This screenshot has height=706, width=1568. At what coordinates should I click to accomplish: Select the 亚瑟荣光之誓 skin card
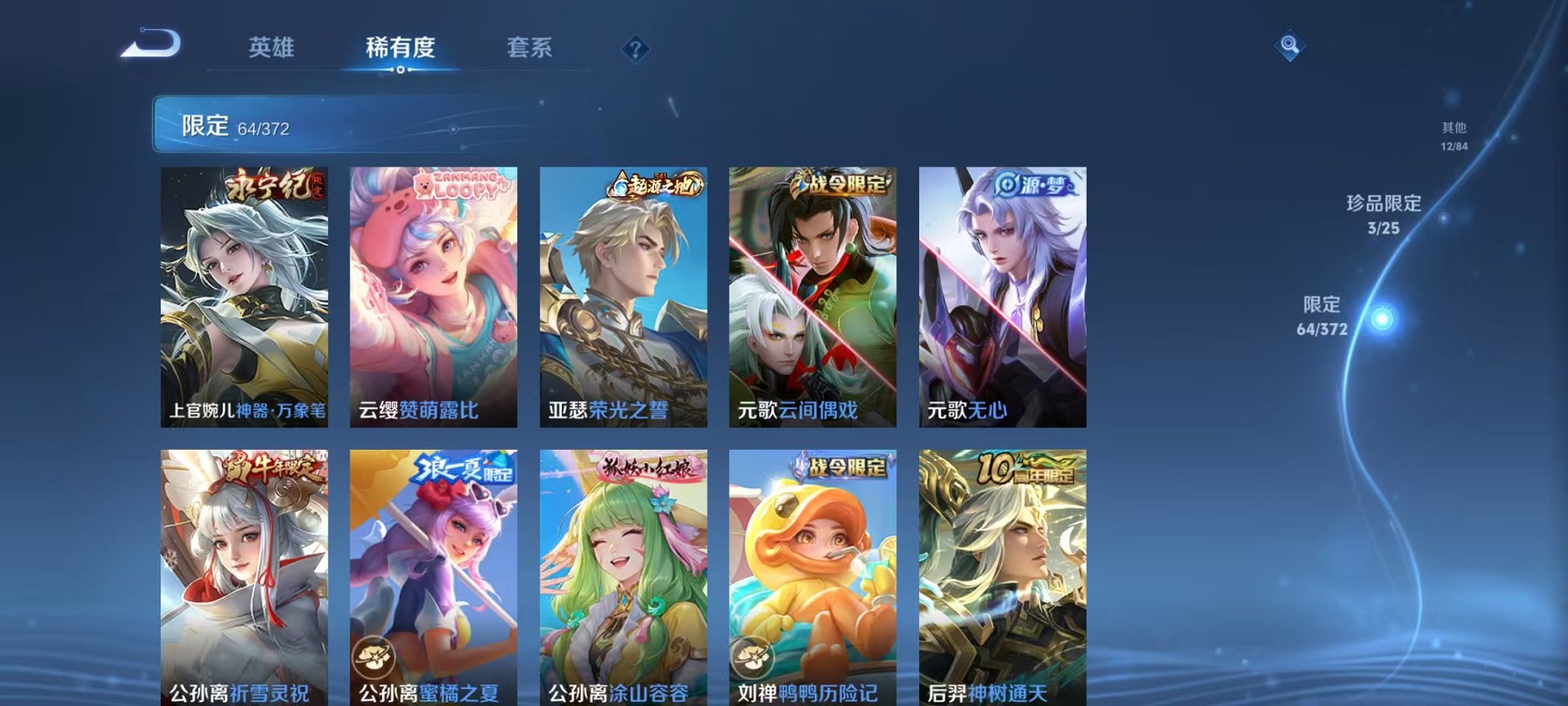[x=624, y=296]
